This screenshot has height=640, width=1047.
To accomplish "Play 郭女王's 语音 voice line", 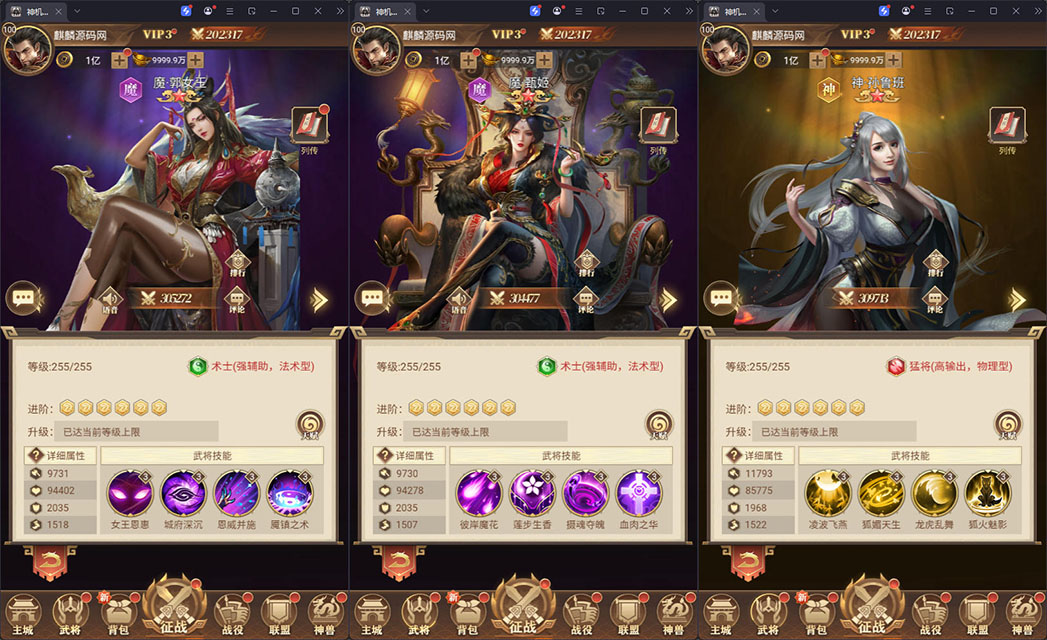I will (108, 300).
